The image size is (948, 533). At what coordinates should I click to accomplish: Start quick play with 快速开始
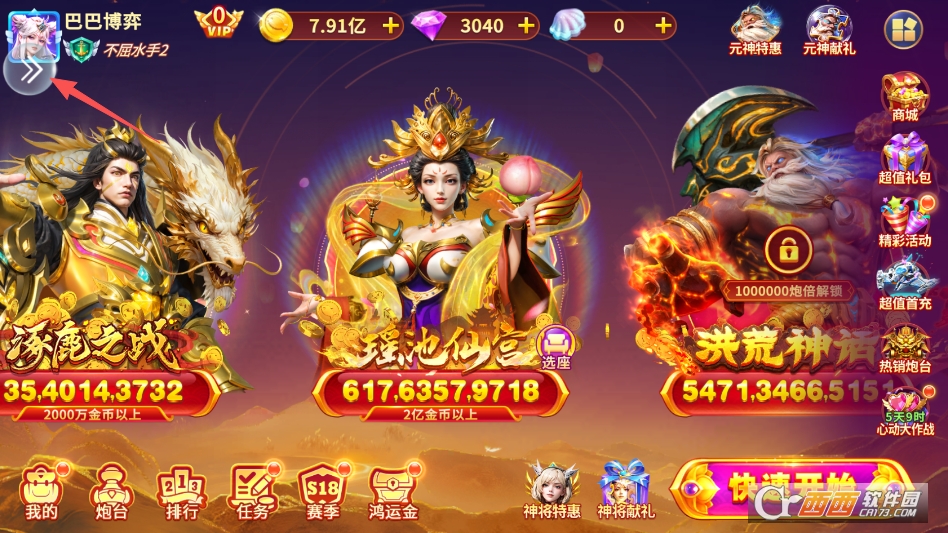tap(790, 486)
